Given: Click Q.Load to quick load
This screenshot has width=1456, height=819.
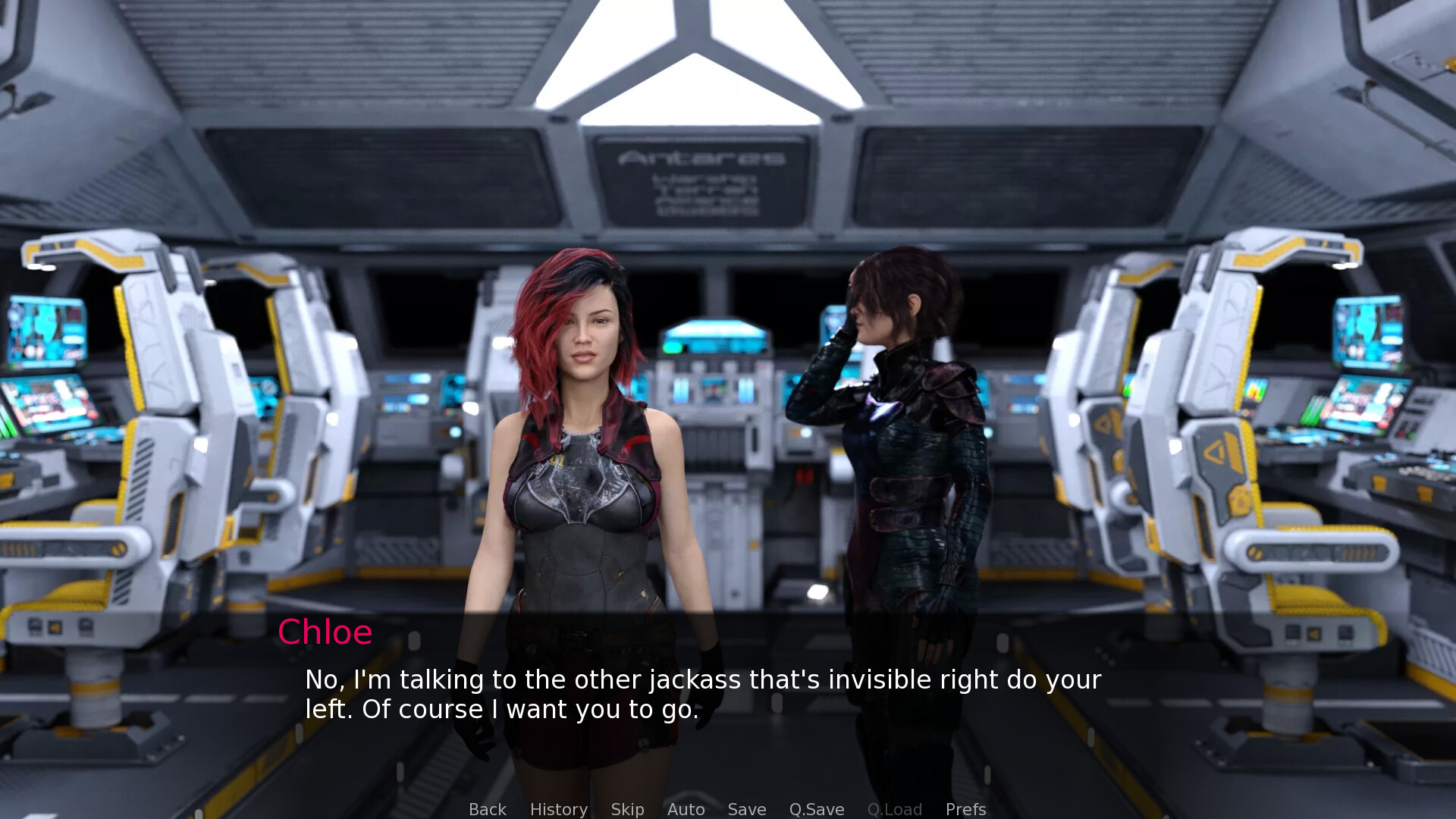Looking at the screenshot, I should point(894,809).
